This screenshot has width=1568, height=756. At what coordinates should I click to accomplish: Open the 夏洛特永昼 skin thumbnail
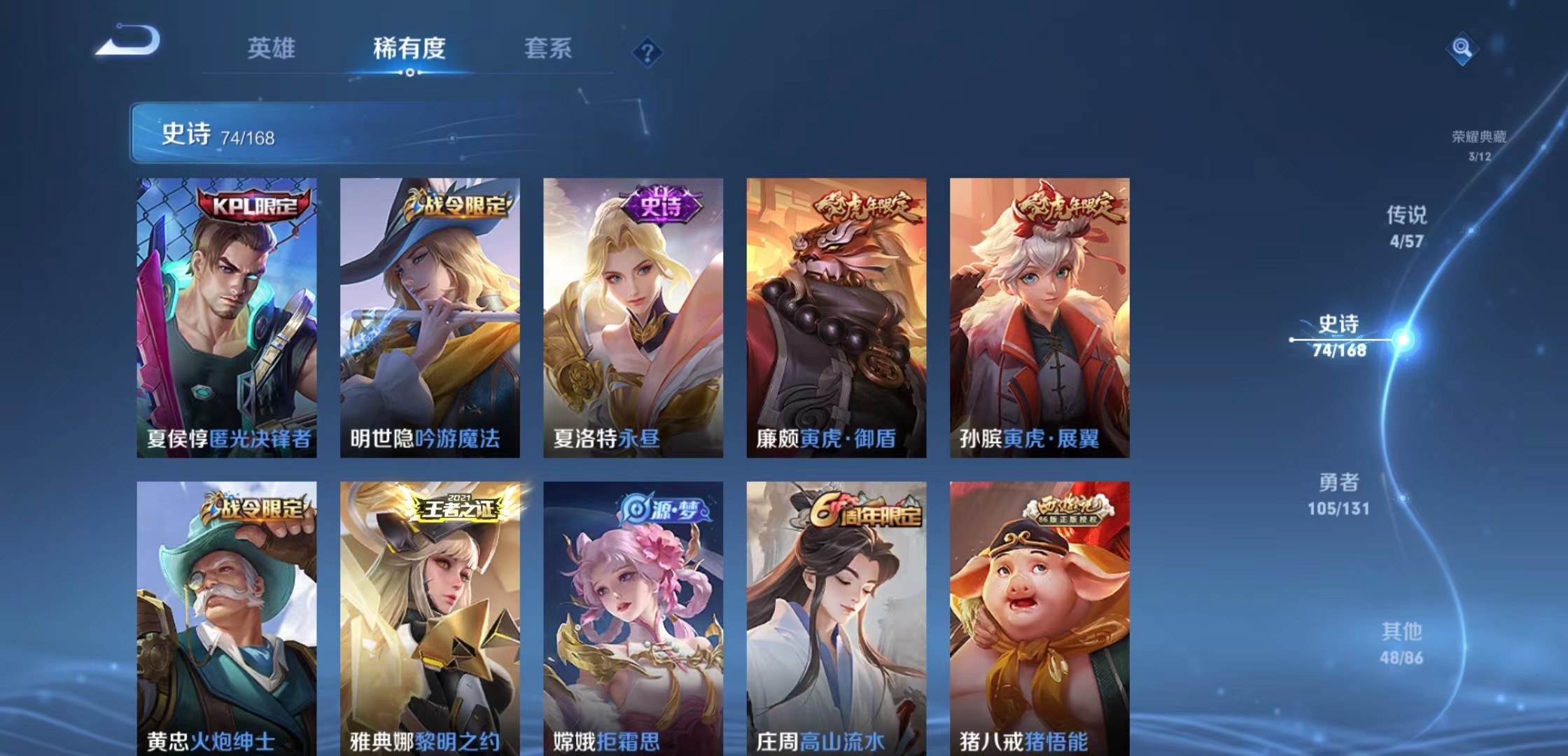pos(633,315)
